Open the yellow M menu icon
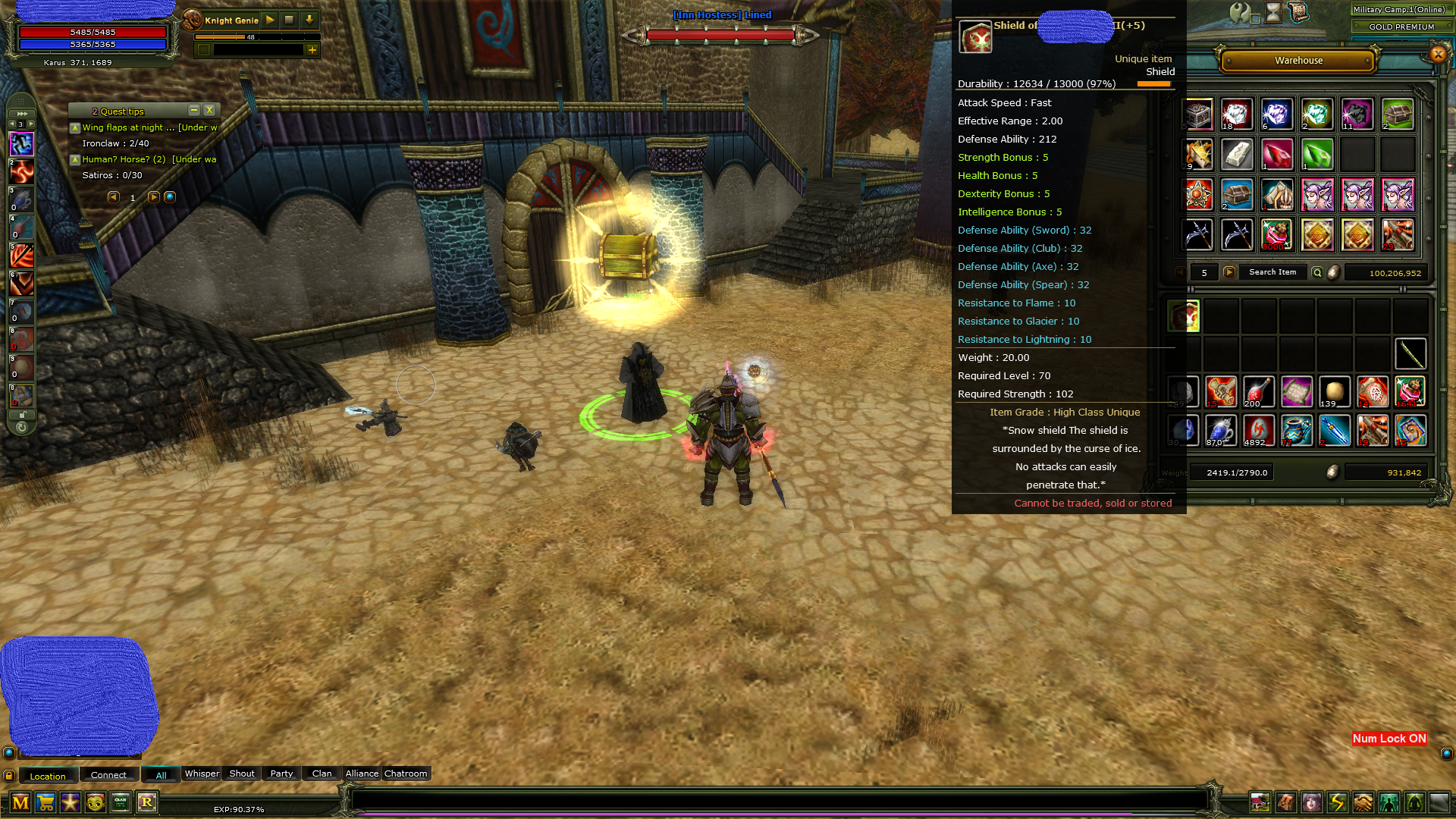The image size is (1456, 819). click(20, 802)
